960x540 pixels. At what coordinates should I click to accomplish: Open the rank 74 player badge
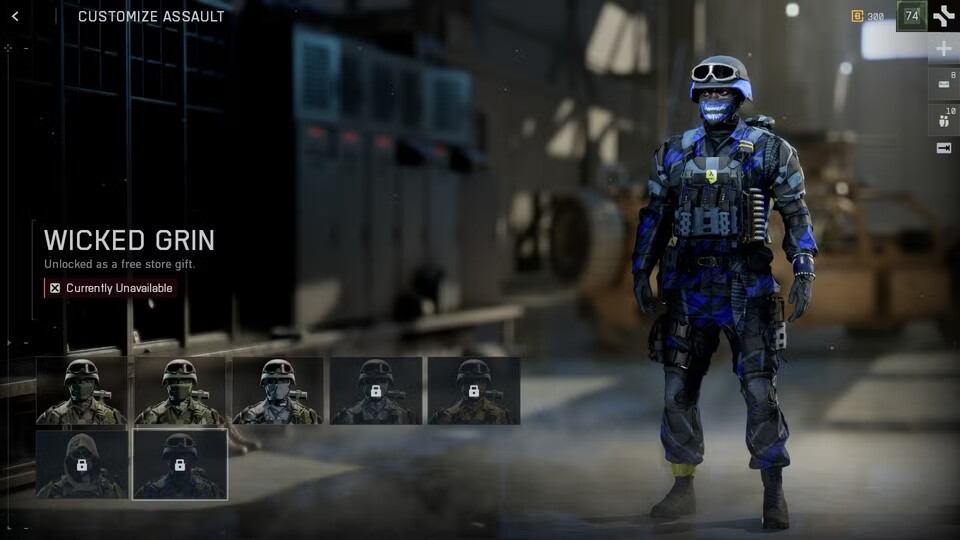click(911, 16)
